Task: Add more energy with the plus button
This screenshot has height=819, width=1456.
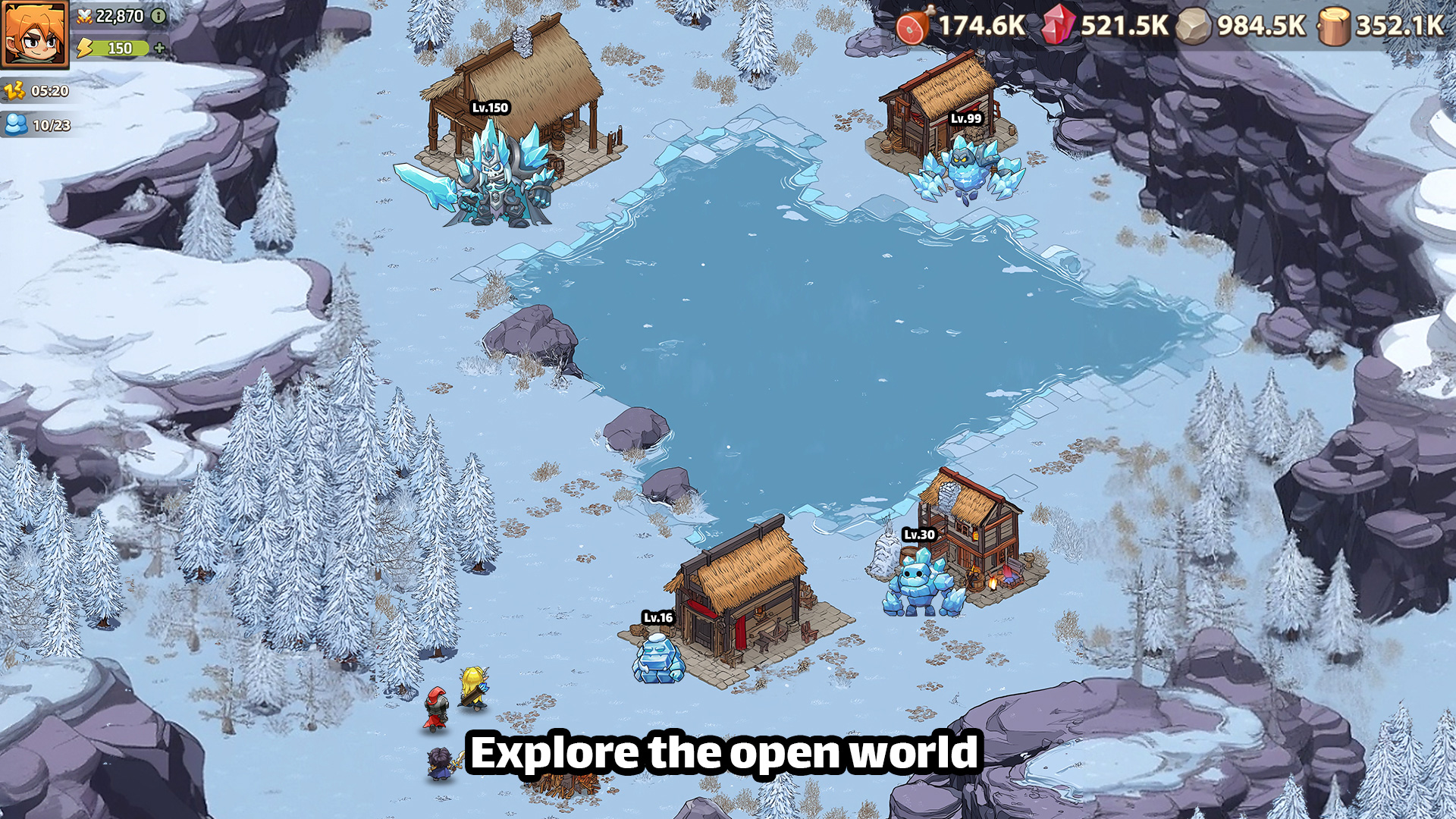Action: tap(159, 48)
